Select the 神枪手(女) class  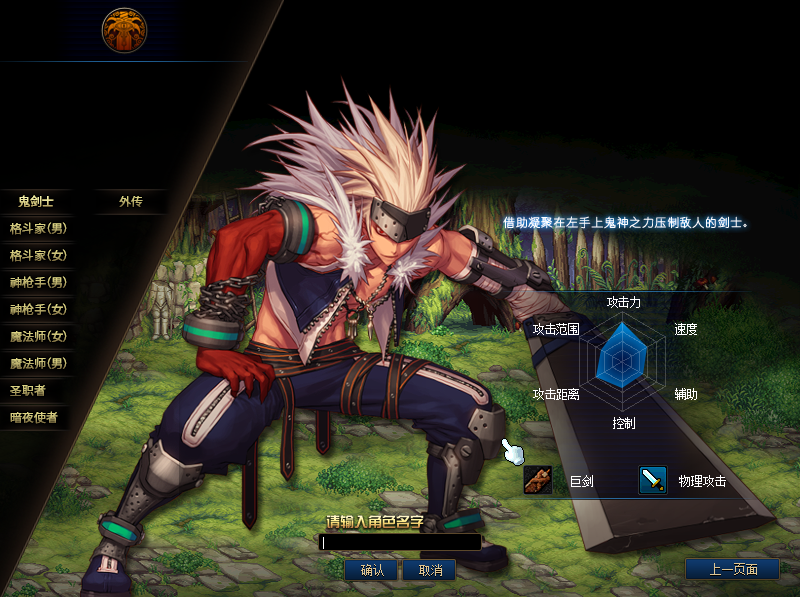pos(36,309)
